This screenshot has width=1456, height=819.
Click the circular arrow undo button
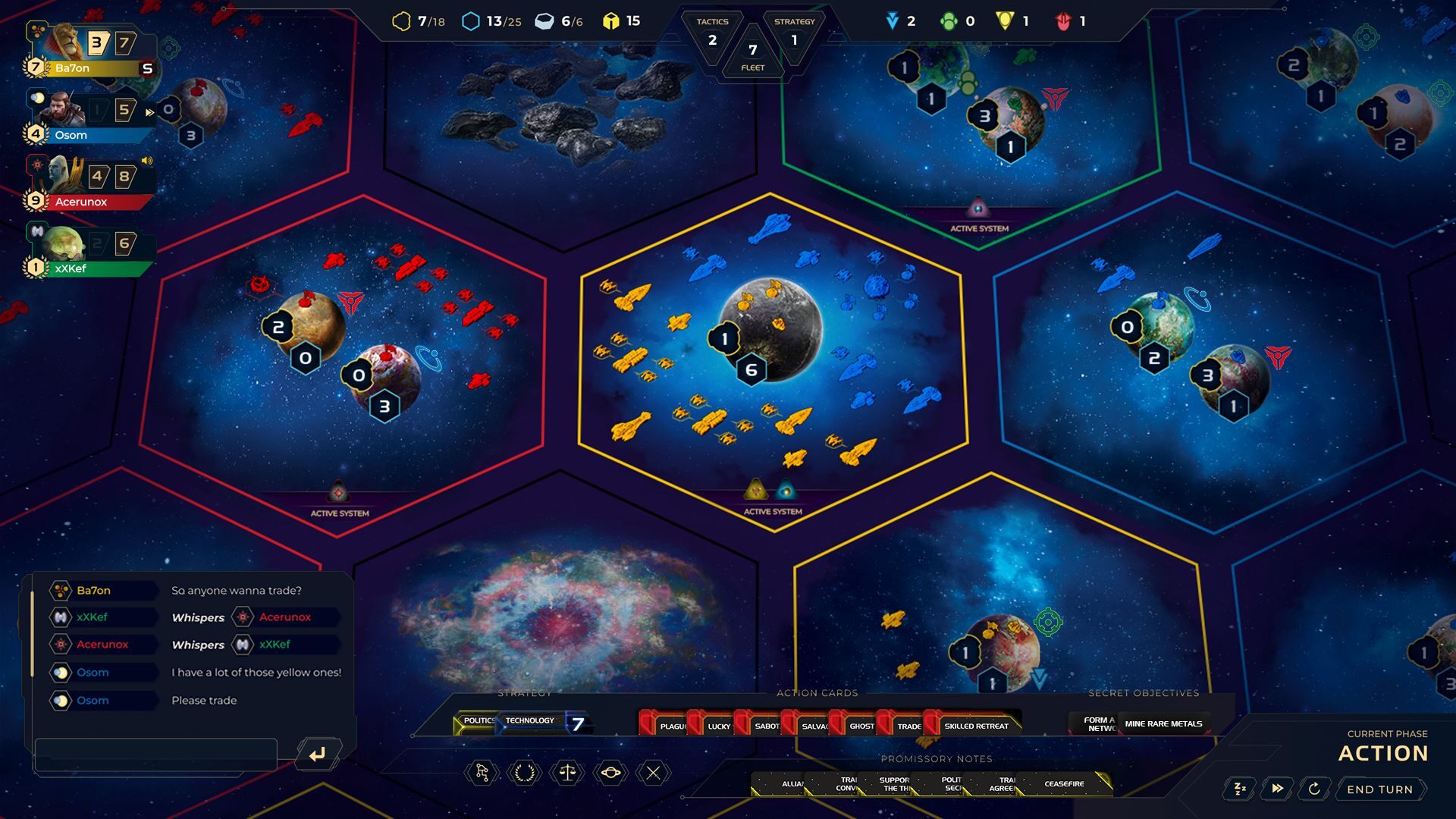coord(1314,789)
